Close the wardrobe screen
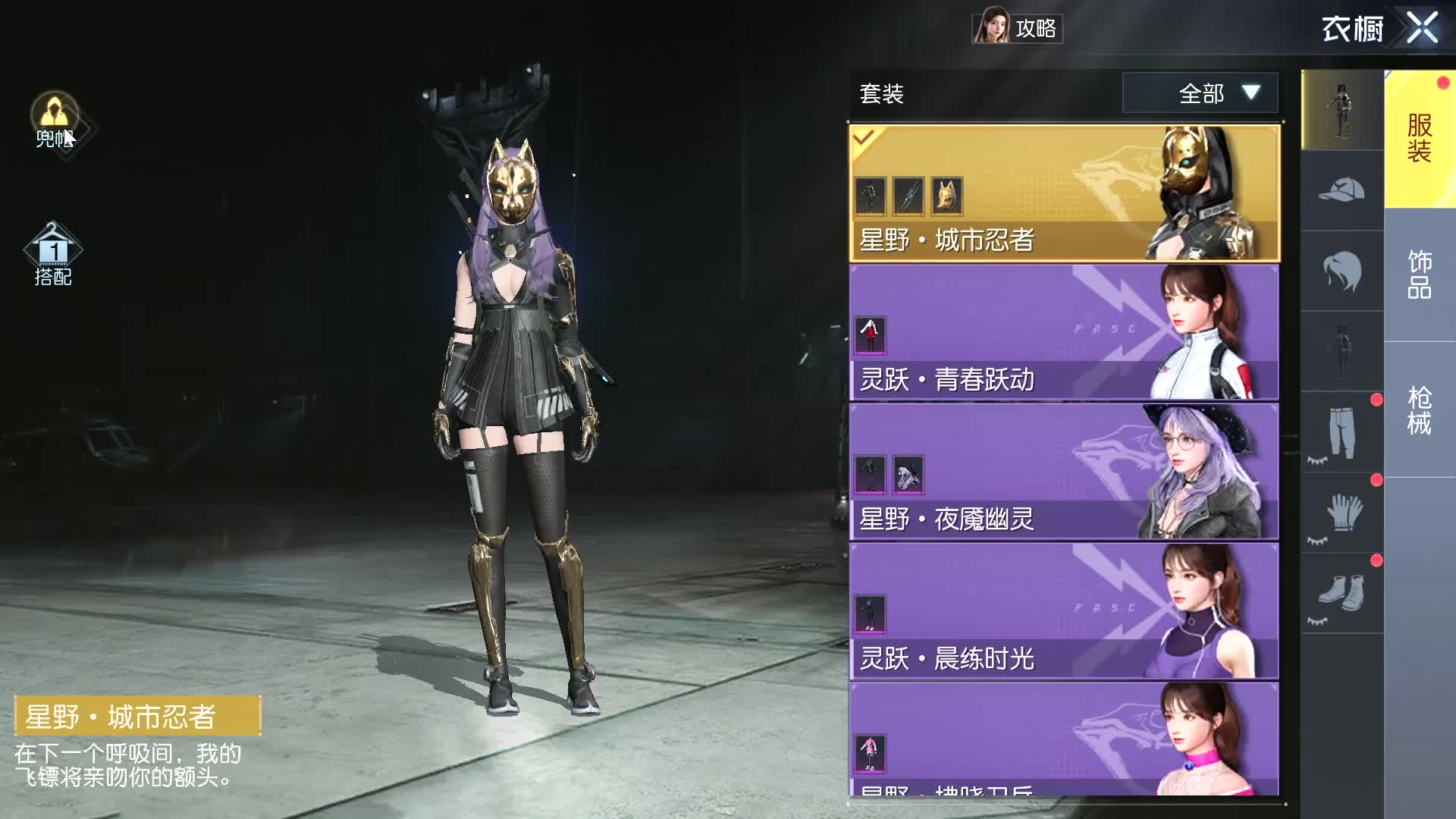1456x819 pixels. point(1422,29)
